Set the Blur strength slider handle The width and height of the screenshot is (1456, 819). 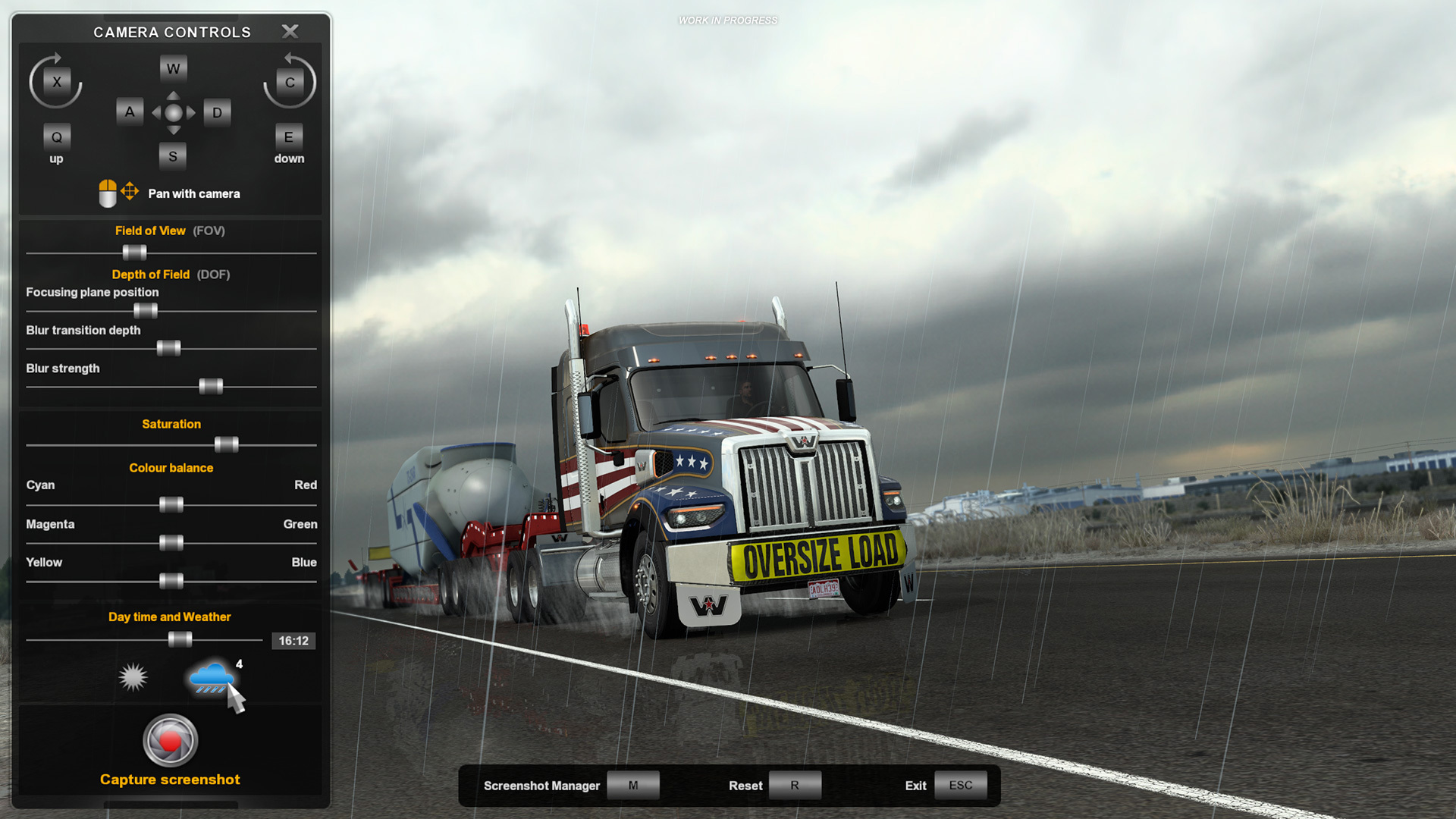click(x=211, y=387)
